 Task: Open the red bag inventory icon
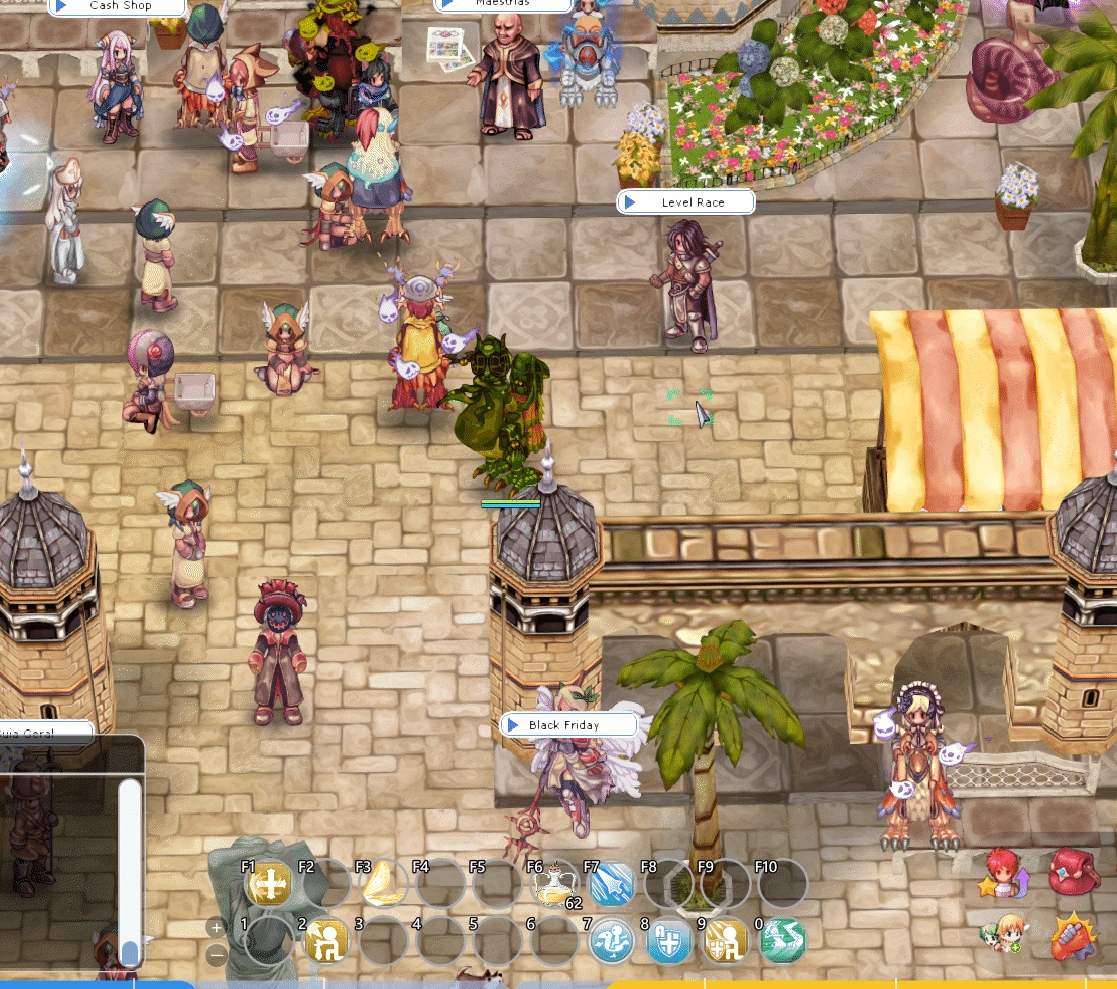click(1073, 873)
